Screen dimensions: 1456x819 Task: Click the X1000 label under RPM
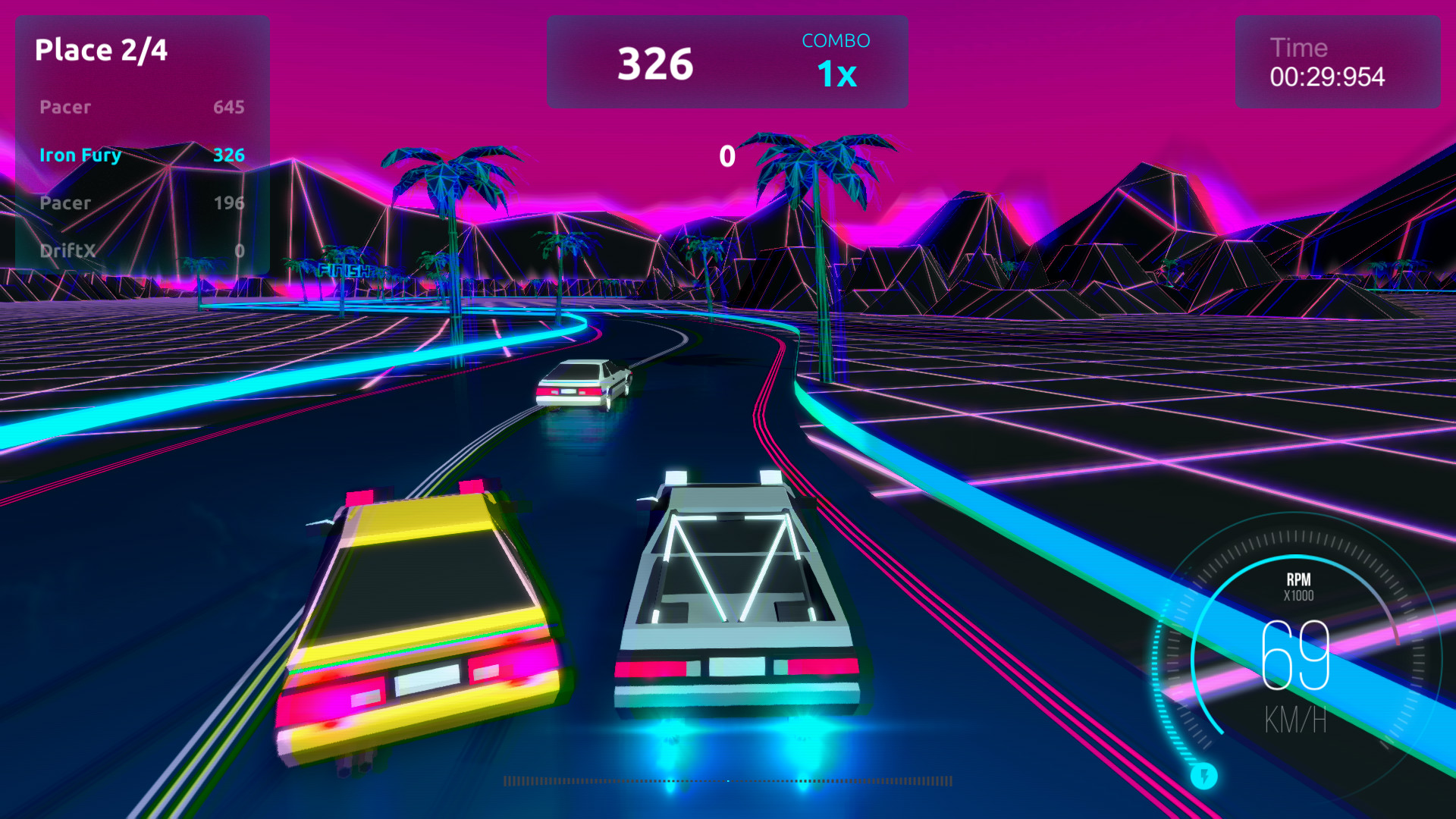[x=1298, y=596]
